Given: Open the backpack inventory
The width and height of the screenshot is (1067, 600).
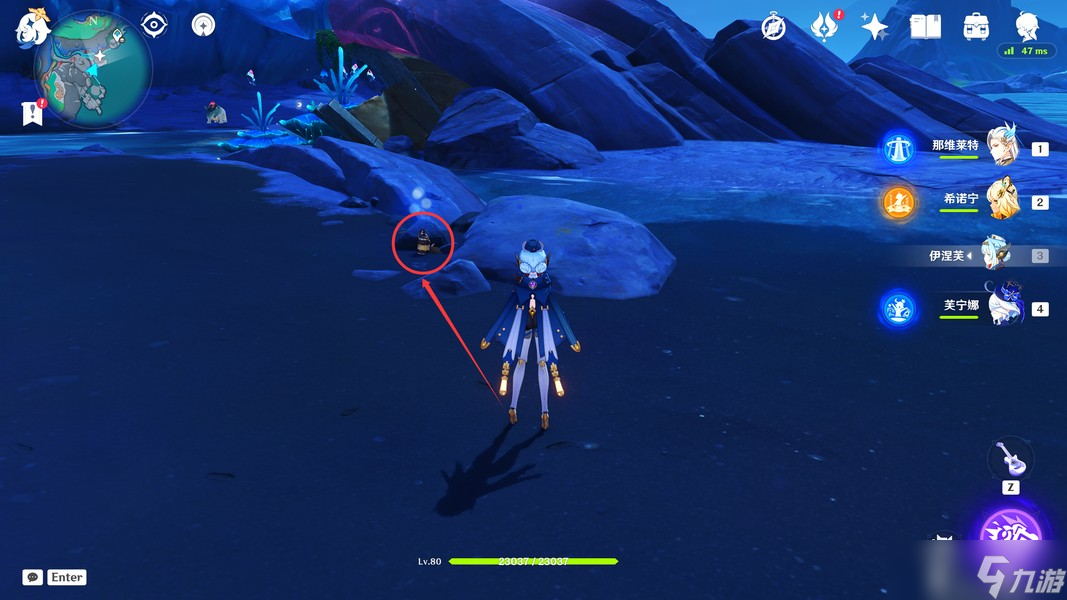Looking at the screenshot, I should pyautogui.click(x=975, y=27).
